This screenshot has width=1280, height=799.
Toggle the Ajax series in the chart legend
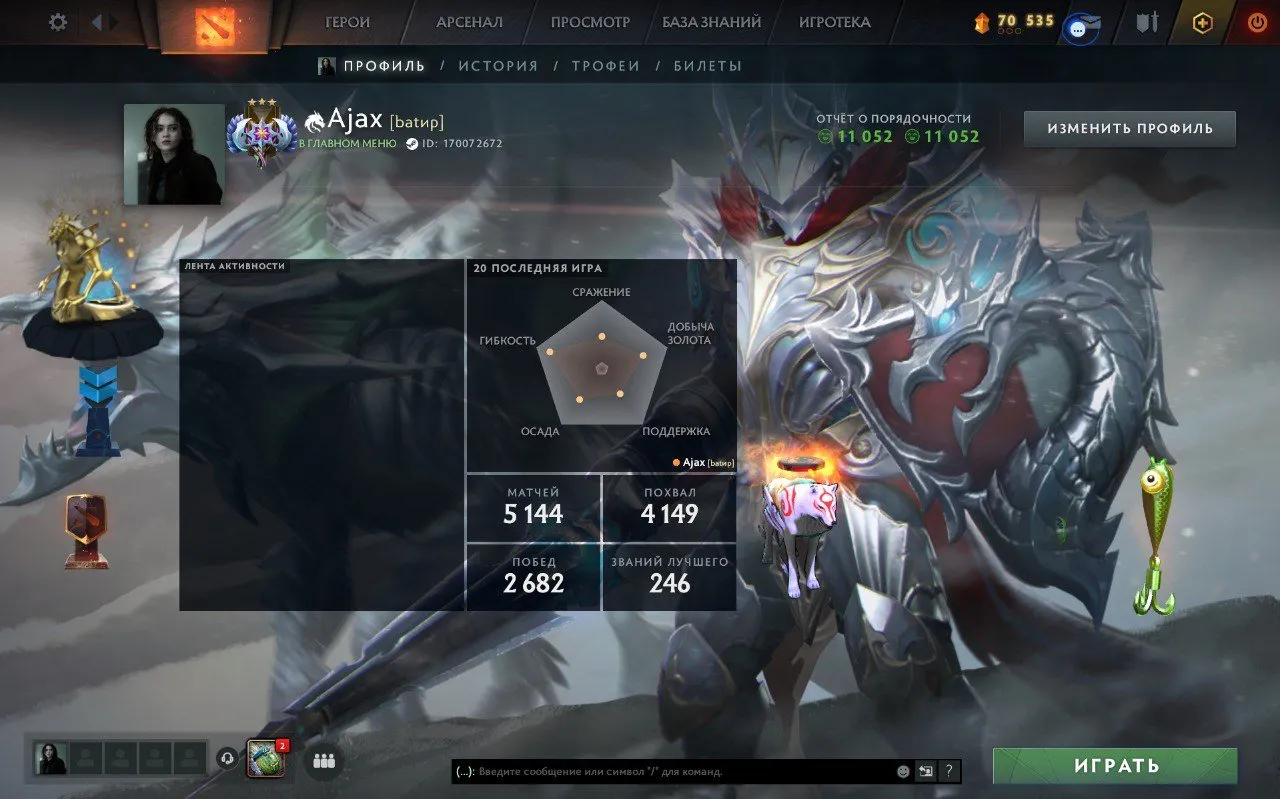click(704, 463)
